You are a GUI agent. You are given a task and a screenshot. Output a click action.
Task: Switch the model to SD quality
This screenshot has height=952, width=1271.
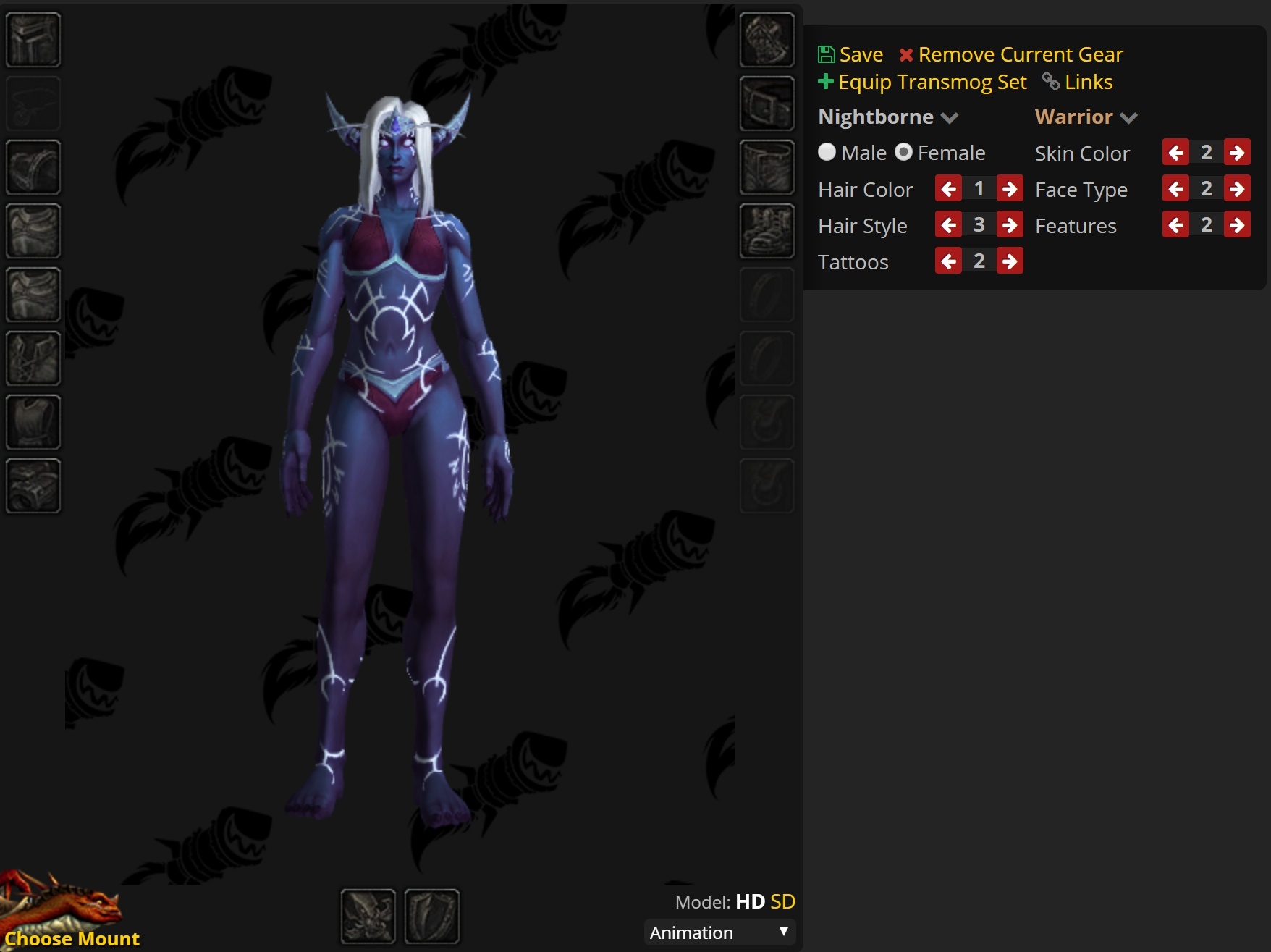[784, 901]
